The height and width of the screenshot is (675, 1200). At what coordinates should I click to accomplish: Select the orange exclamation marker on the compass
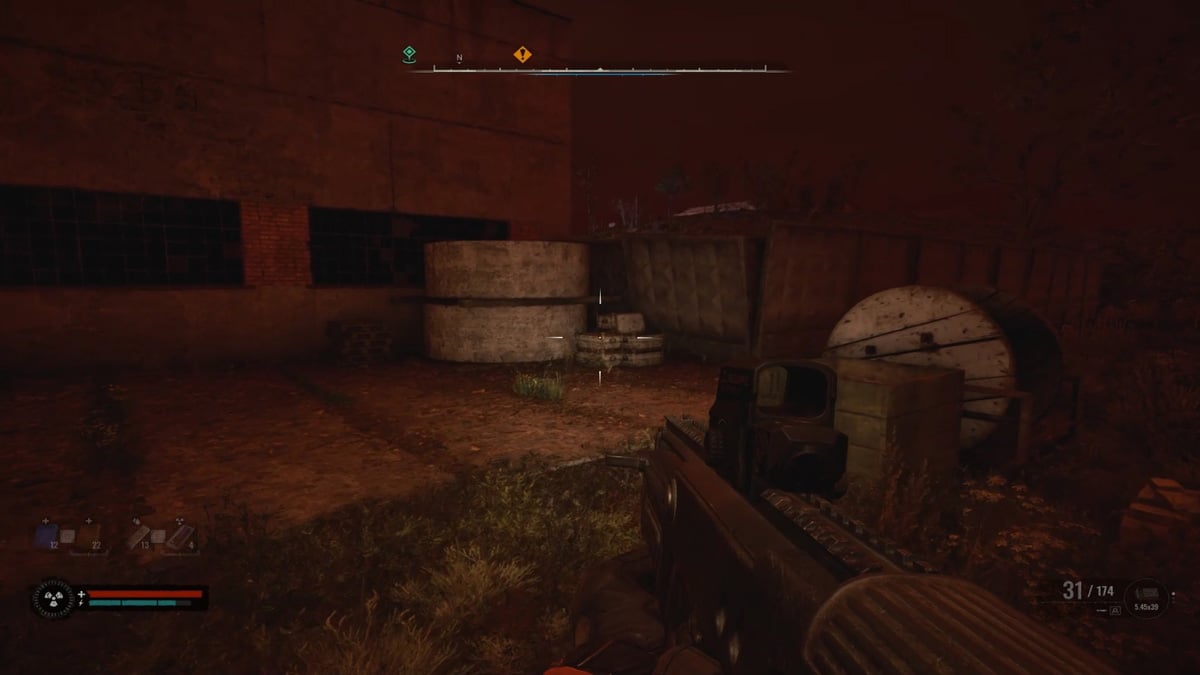[522, 54]
